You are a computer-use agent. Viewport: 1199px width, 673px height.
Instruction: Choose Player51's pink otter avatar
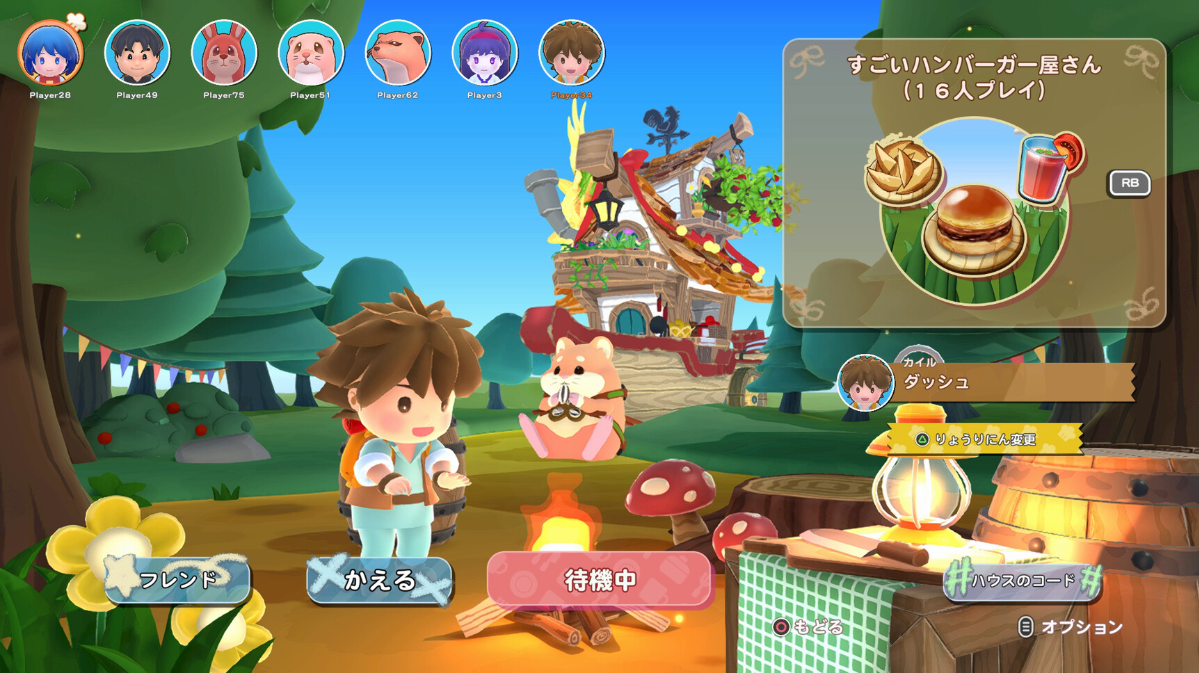[x=311, y=53]
